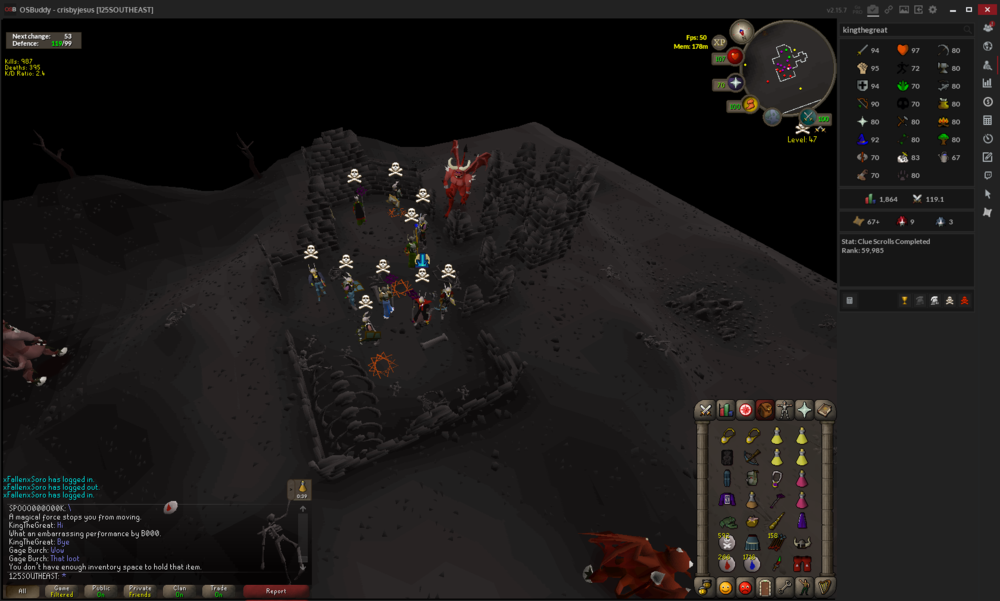Select the purple robe top item
This screenshot has height=601, width=1000.
[x=727, y=500]
